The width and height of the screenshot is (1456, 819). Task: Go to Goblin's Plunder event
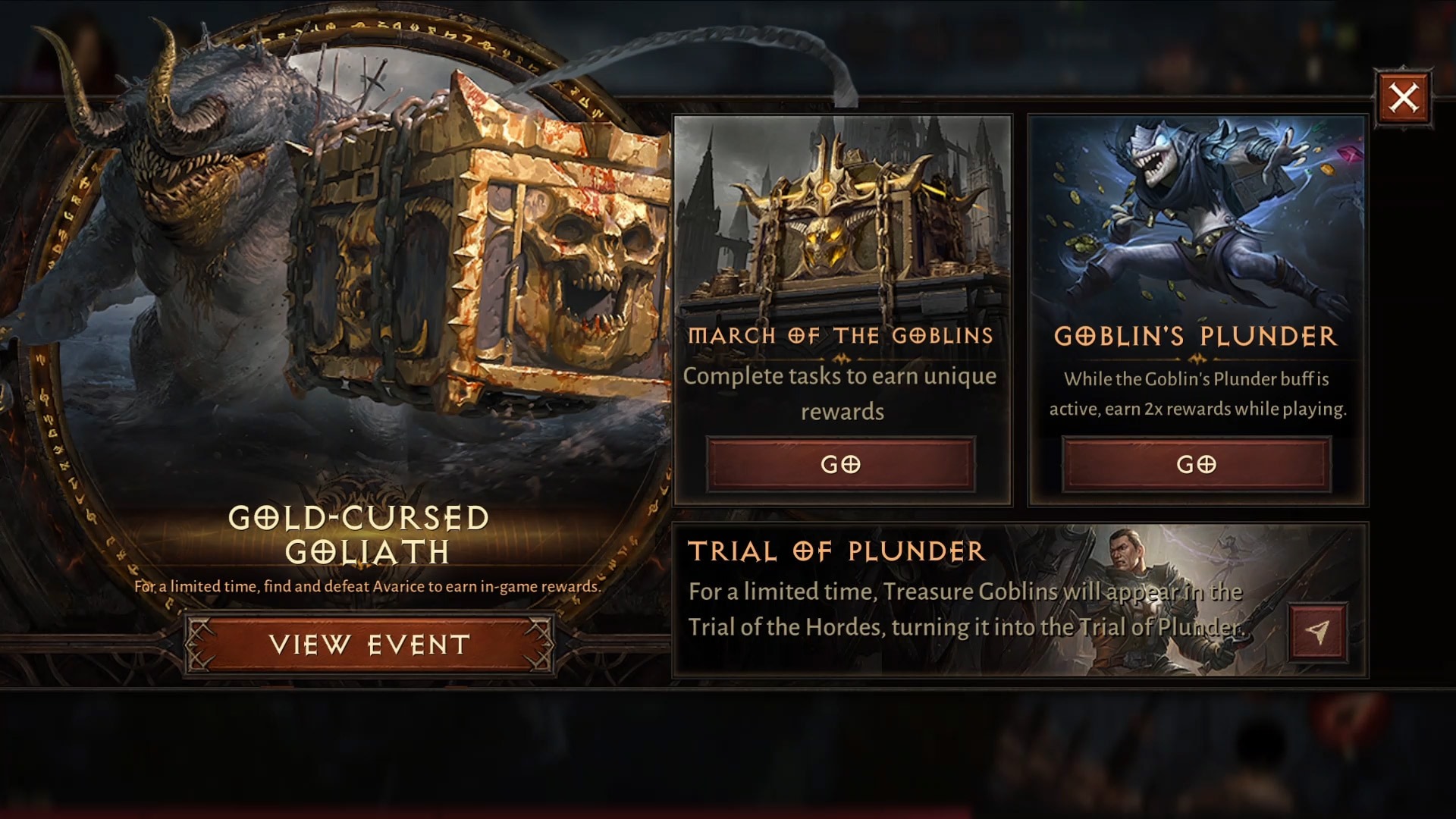tap(1197, 464)
